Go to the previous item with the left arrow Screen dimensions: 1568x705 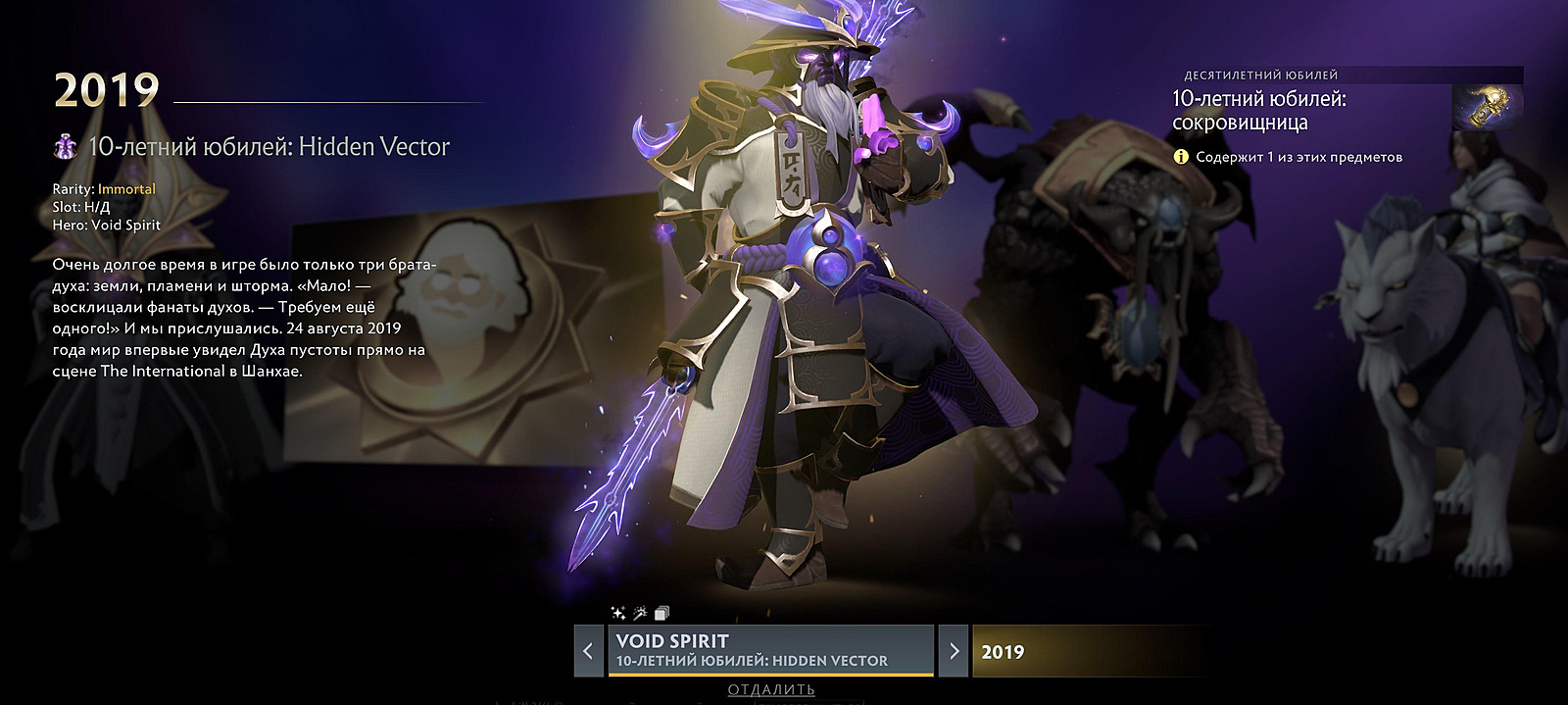tap(588, 650)
